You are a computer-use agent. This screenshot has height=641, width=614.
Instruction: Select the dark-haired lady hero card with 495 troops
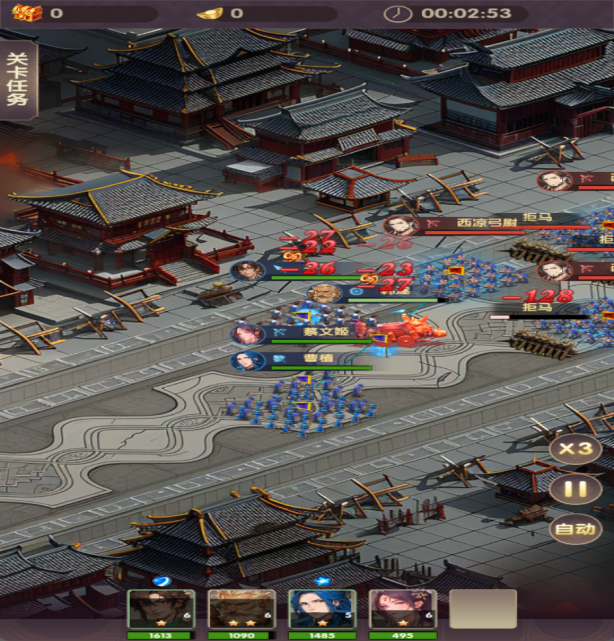(x=402, y=609)
